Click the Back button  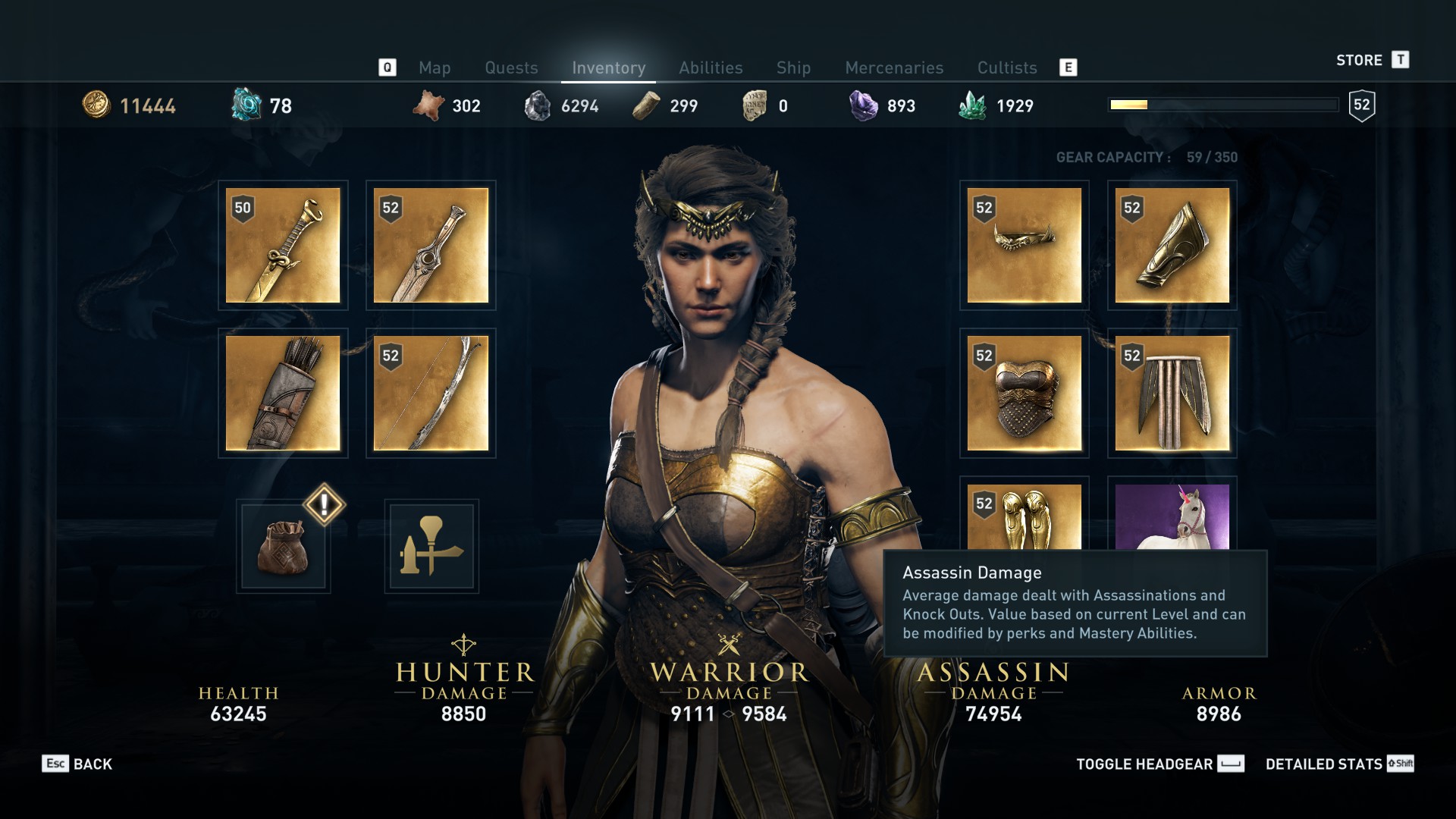pos(77,764)
